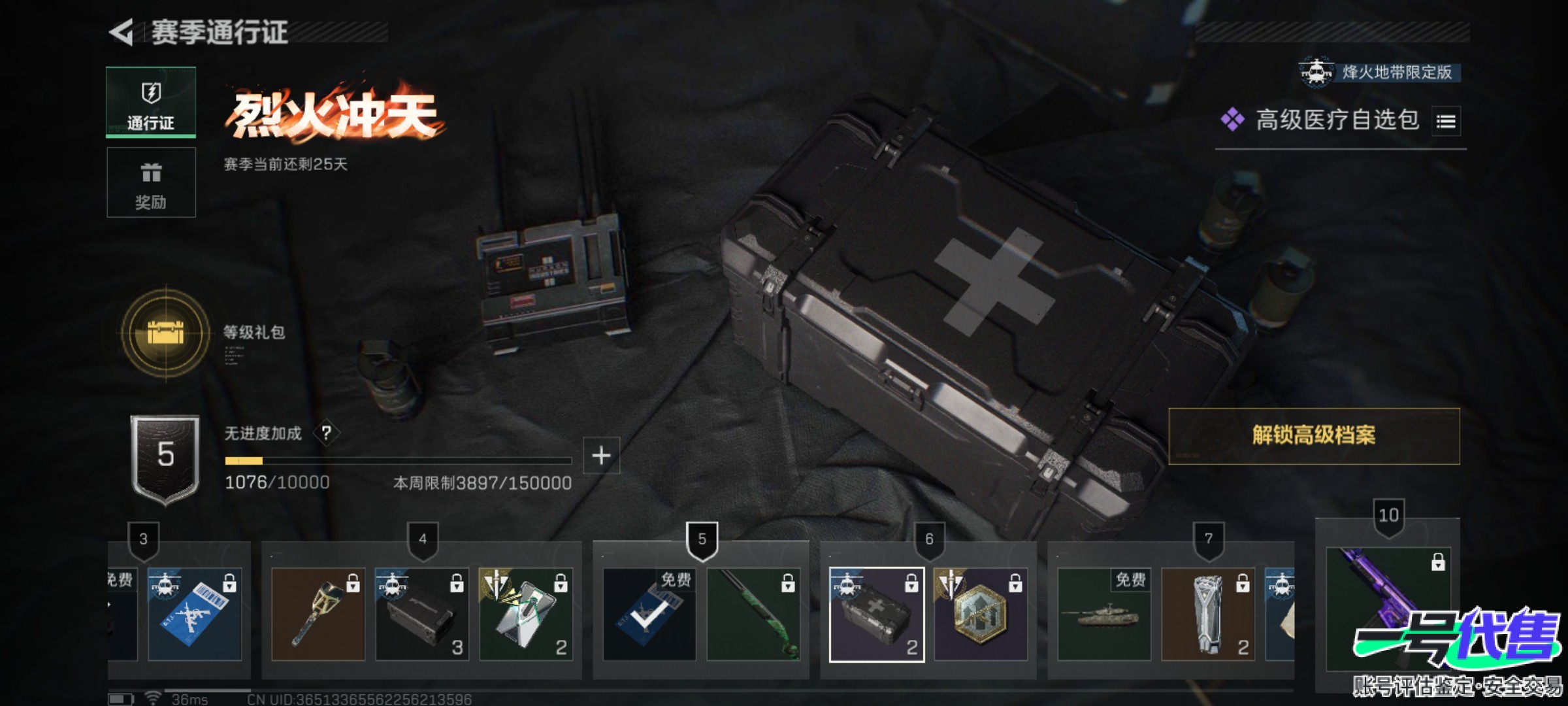1568x706 pixels.
Task: Click the plus button beside the progress bar
Action: (601, 456)
